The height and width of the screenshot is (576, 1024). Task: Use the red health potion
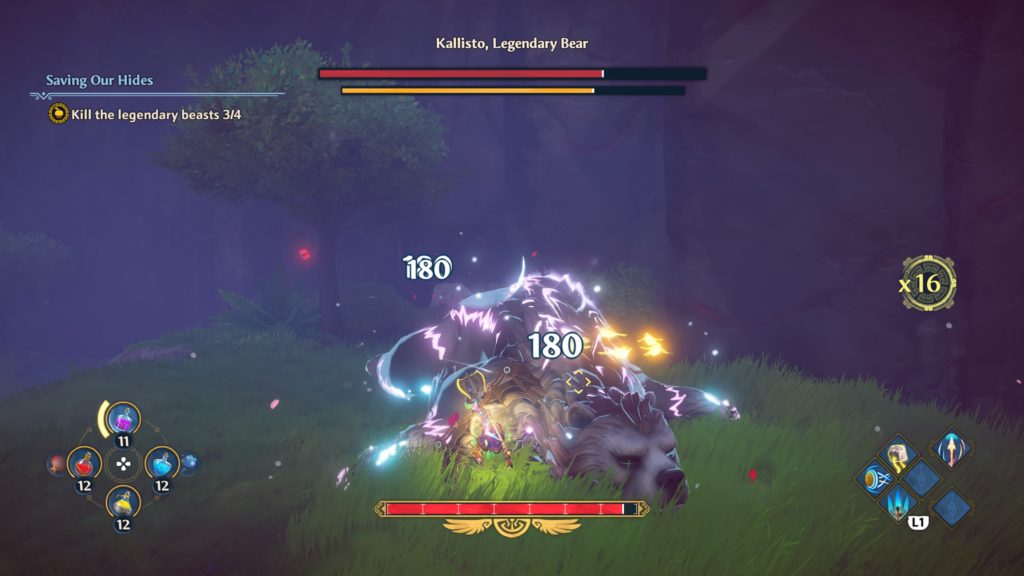[84, 463]
